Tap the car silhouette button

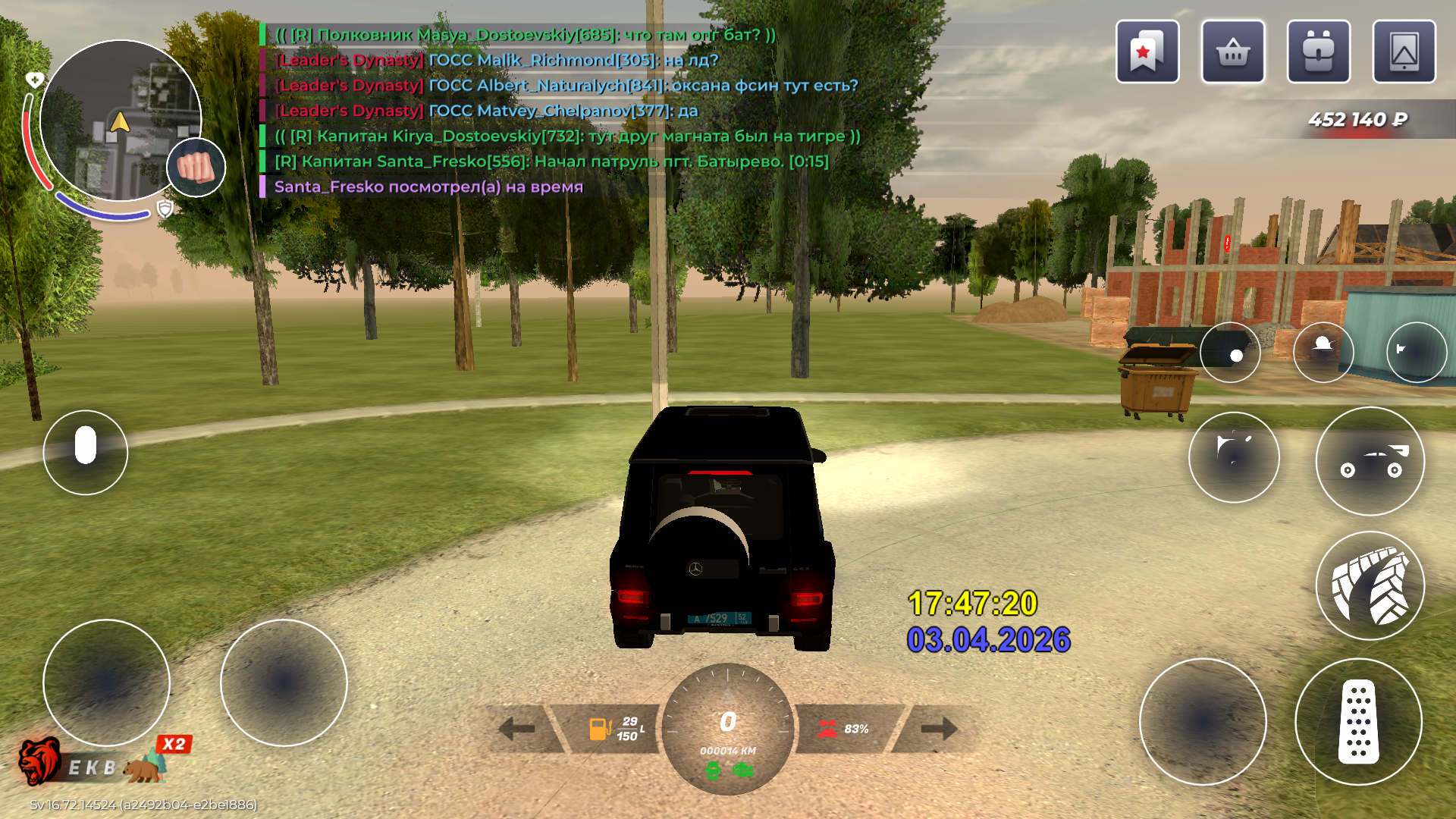click(1370, 461)
